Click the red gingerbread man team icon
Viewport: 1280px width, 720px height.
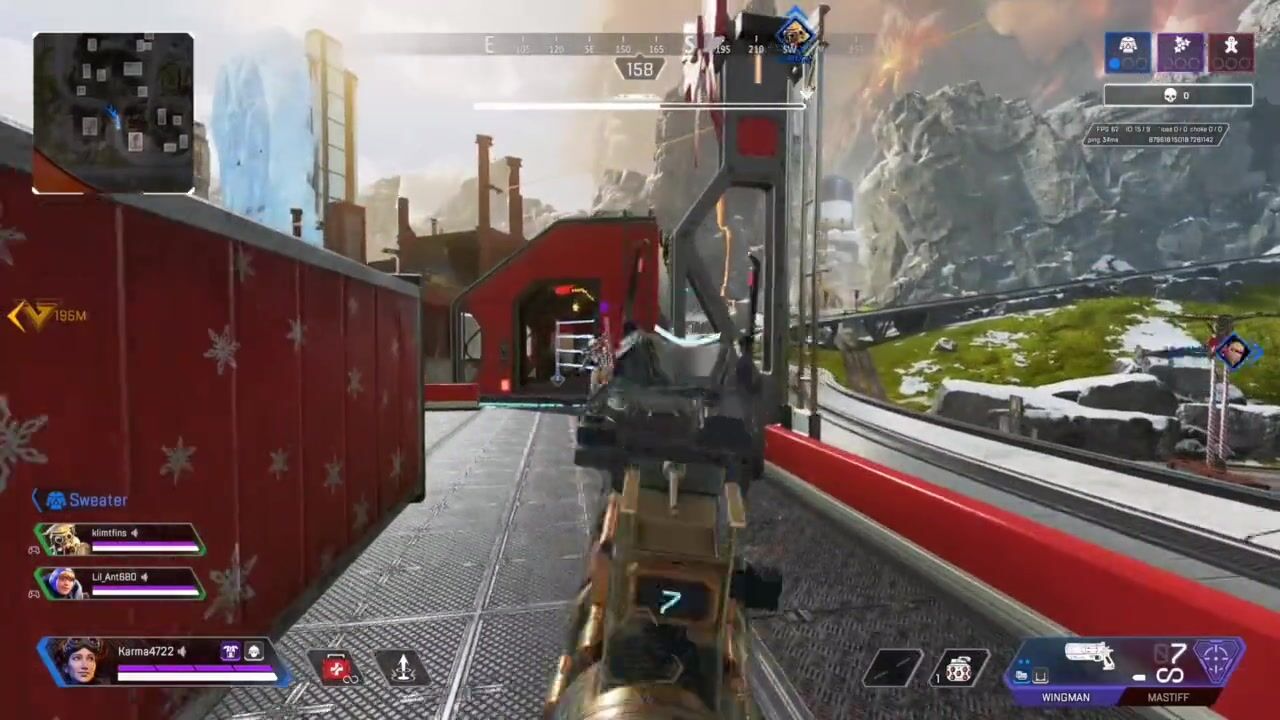(x=1231, y=51)
